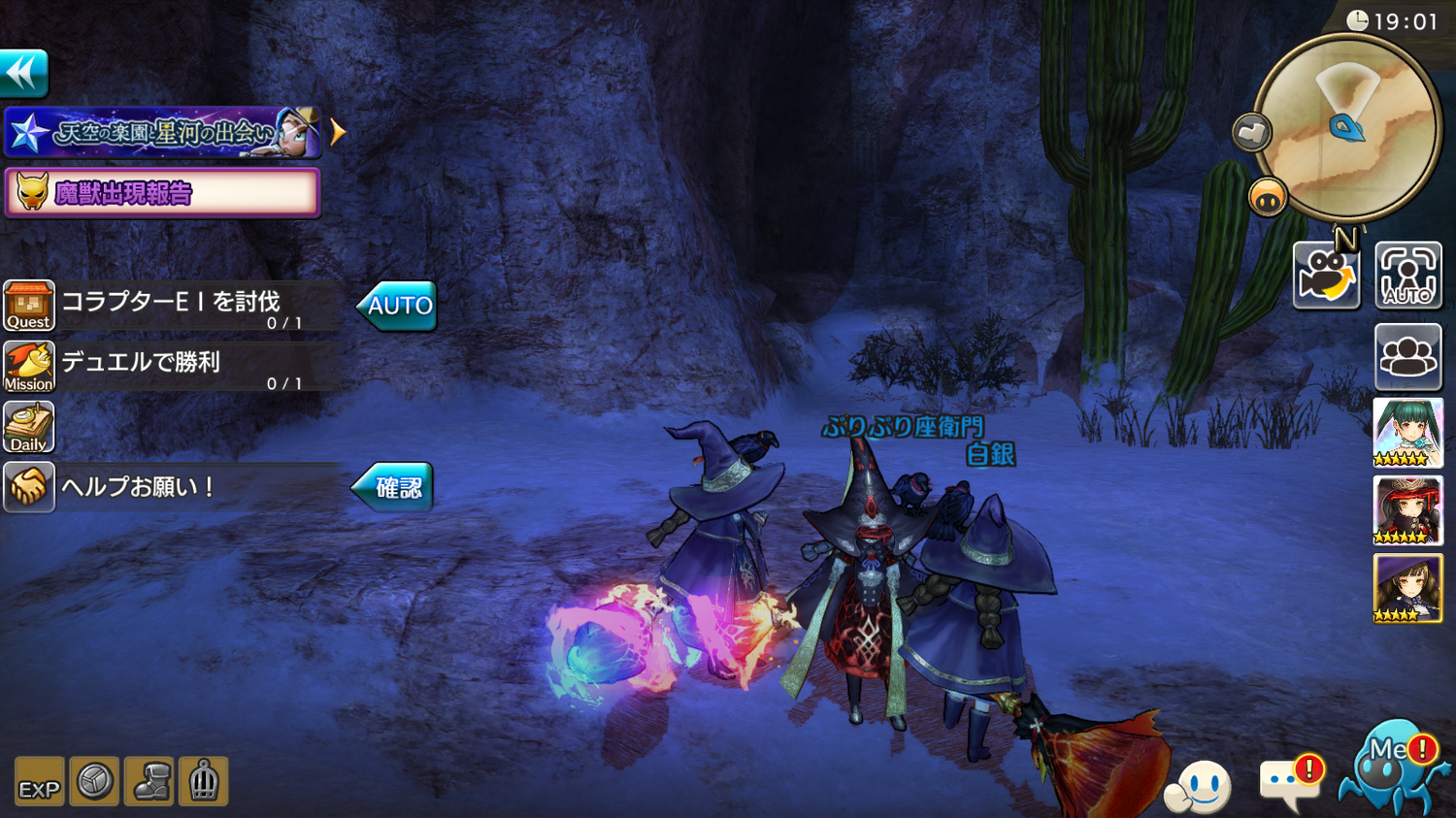Toggle the camera rotation button

(x=1326, y=276)
